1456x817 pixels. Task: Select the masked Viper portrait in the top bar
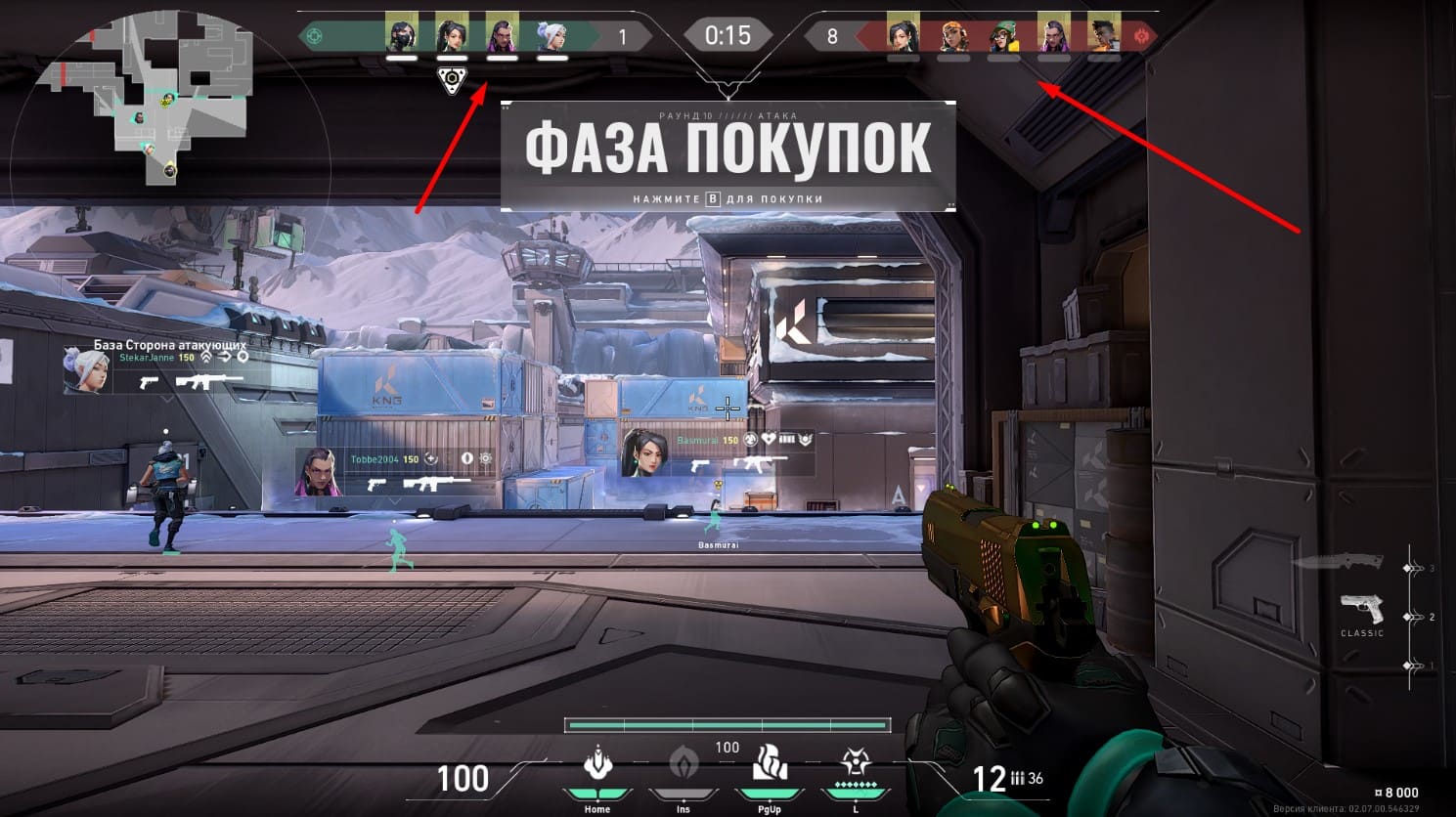401,35
